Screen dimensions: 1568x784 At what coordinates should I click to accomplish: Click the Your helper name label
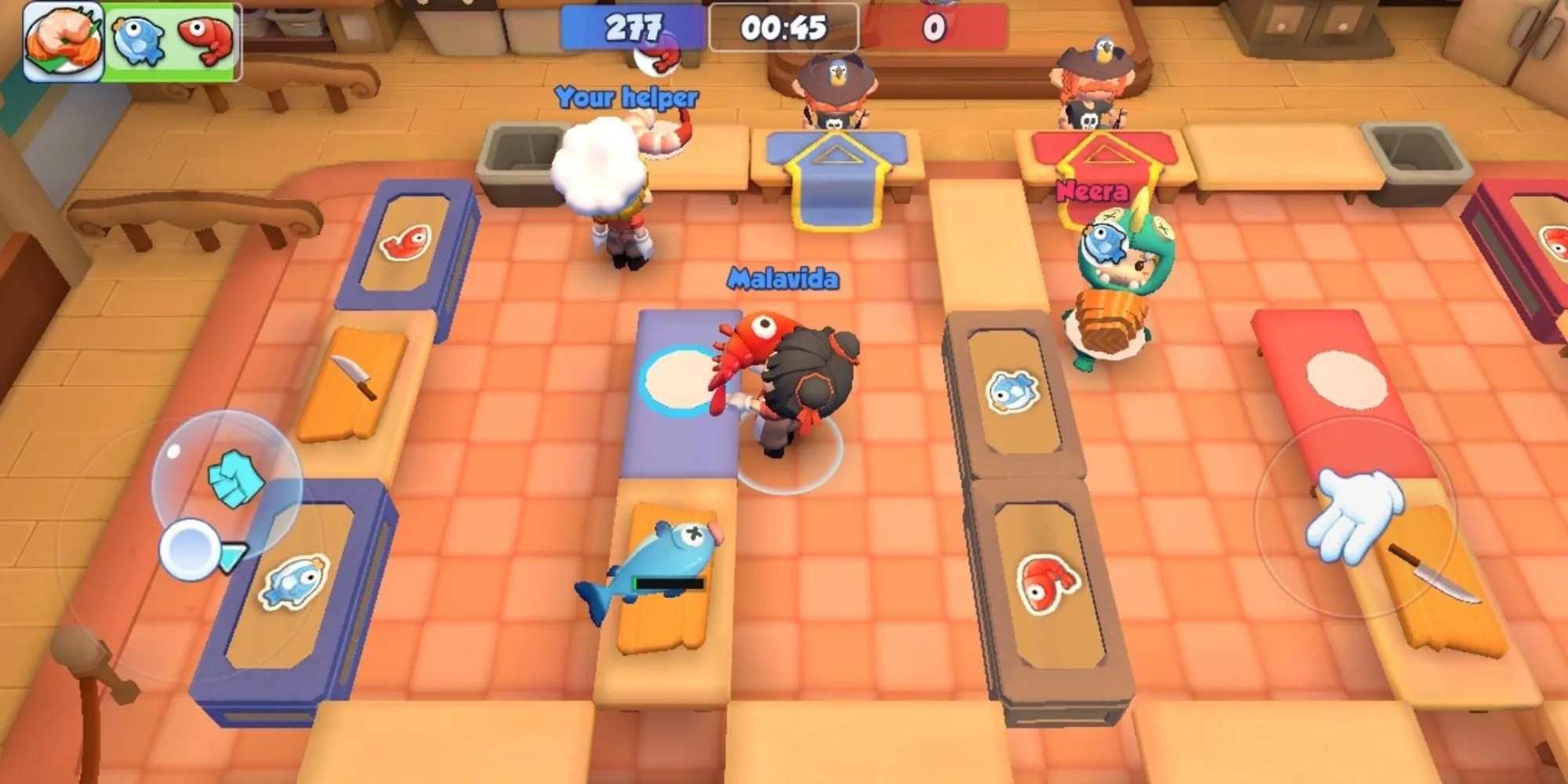pyautogui.click(x=626, y=96)
